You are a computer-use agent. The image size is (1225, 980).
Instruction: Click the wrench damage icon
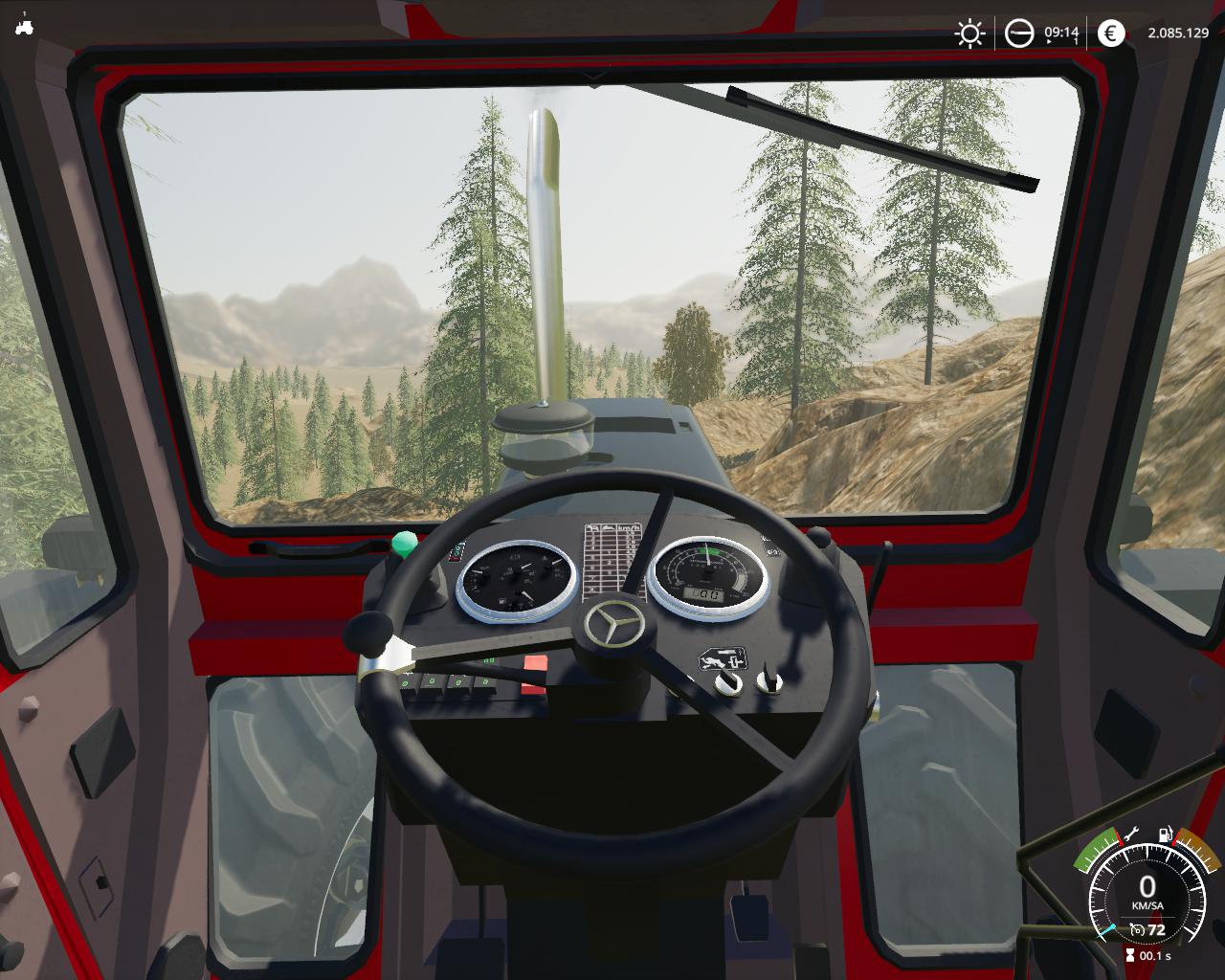(1130, 834)
